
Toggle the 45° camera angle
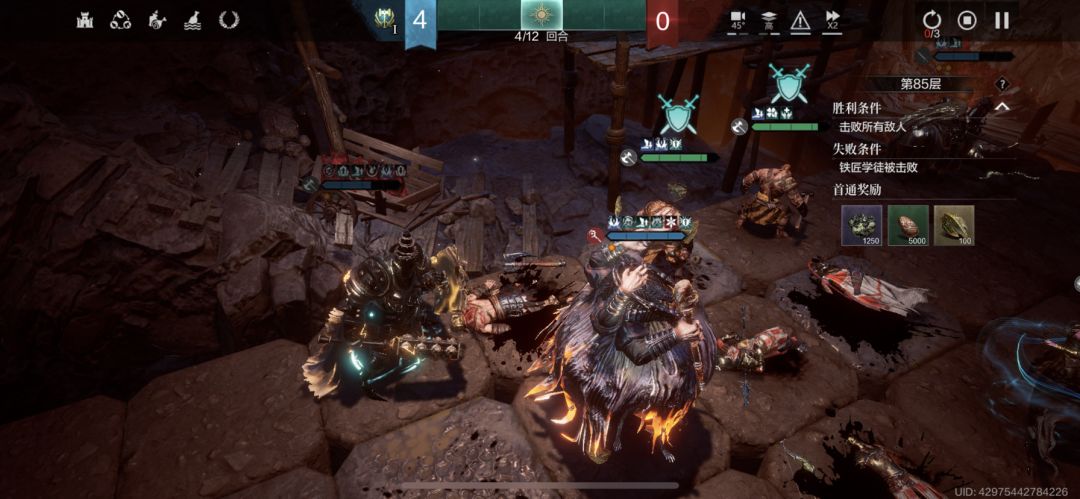tap(738, 19)
